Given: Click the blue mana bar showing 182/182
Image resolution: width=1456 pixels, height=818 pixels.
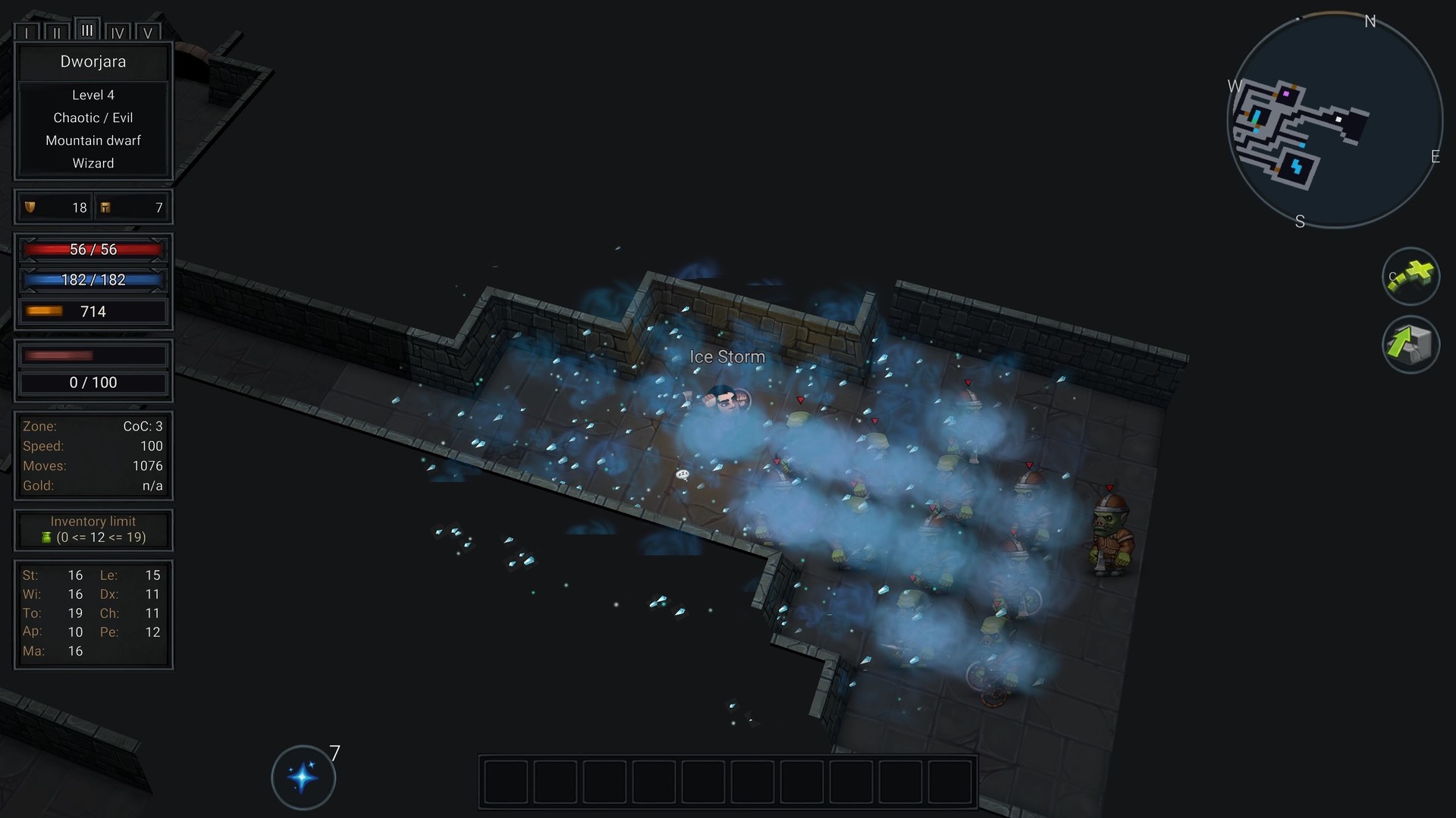Looking at the screenshot, I should point(93,280).
